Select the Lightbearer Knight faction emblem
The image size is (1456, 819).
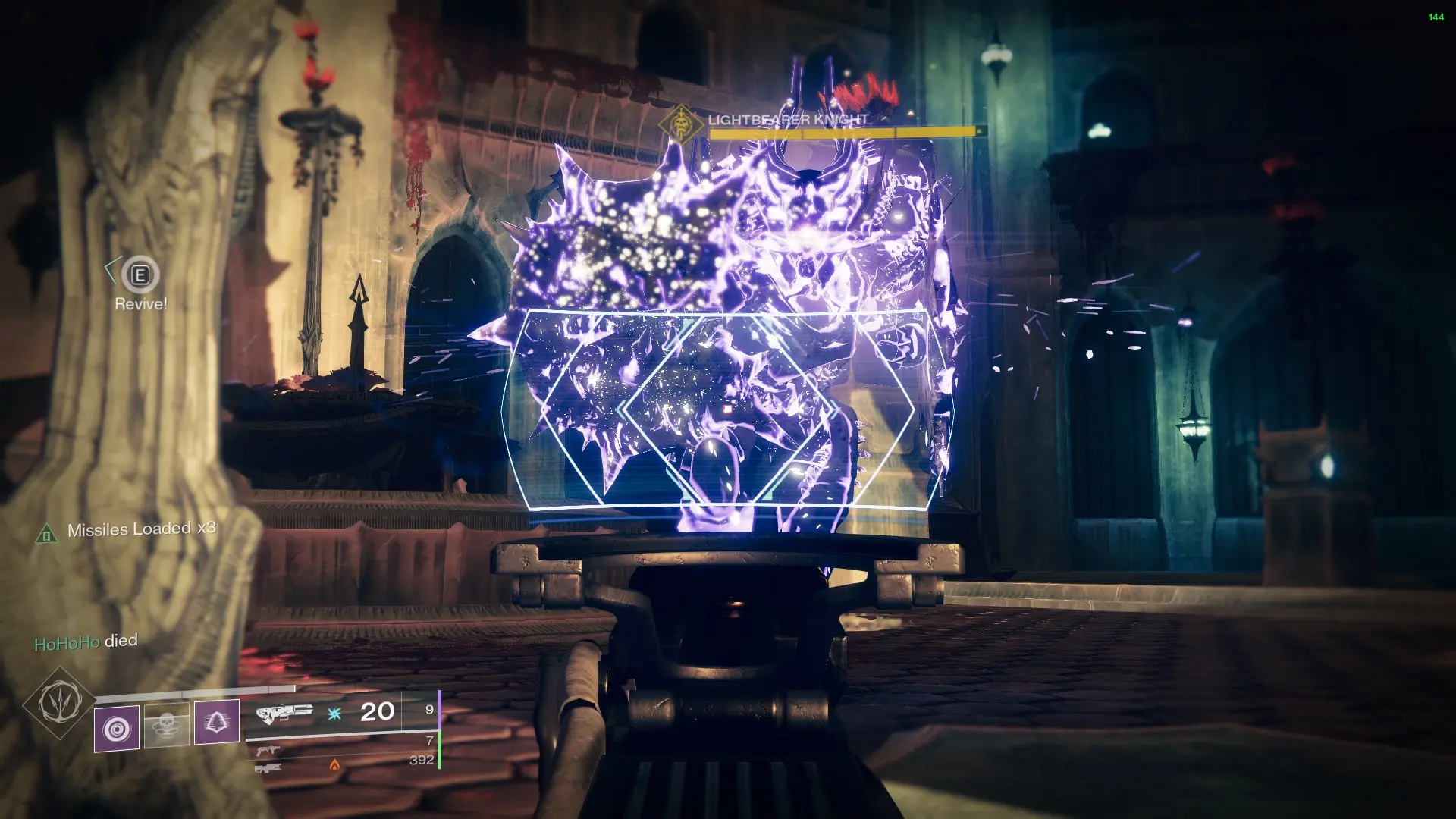click(x=680, y=123)
